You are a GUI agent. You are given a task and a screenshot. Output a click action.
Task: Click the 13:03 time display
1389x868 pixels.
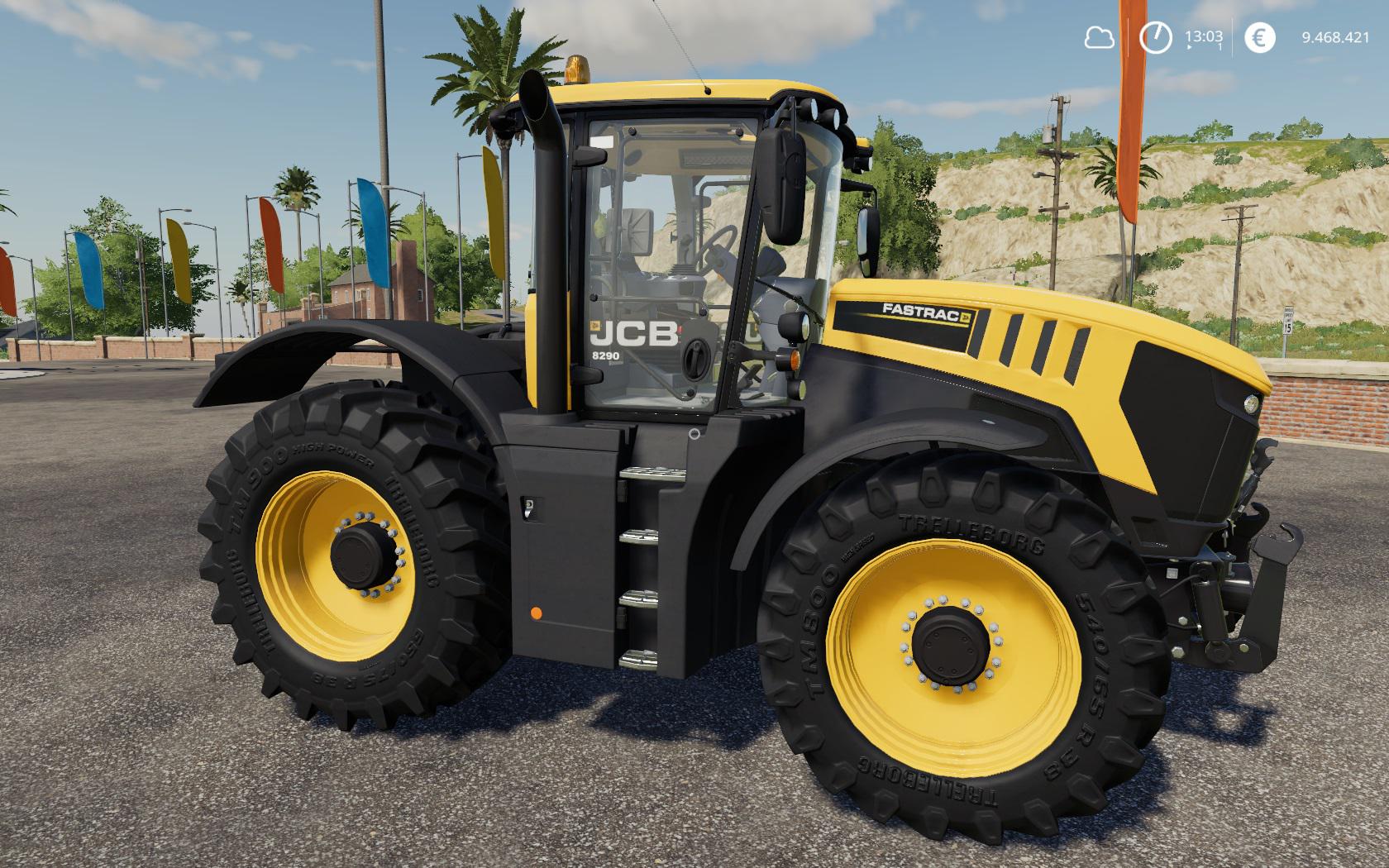click(1205, 37)
